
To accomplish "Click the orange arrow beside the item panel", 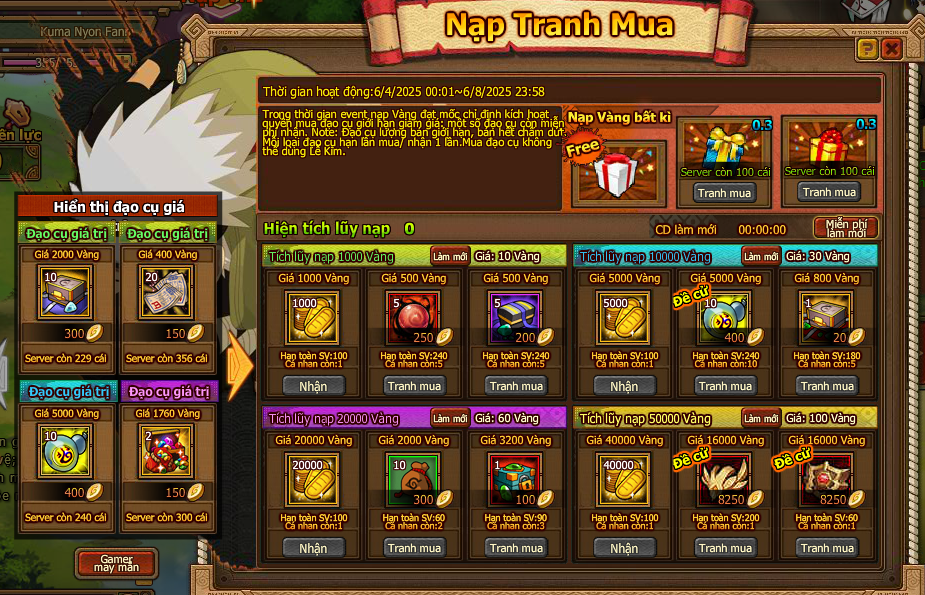I will click(x=240, y=367).
